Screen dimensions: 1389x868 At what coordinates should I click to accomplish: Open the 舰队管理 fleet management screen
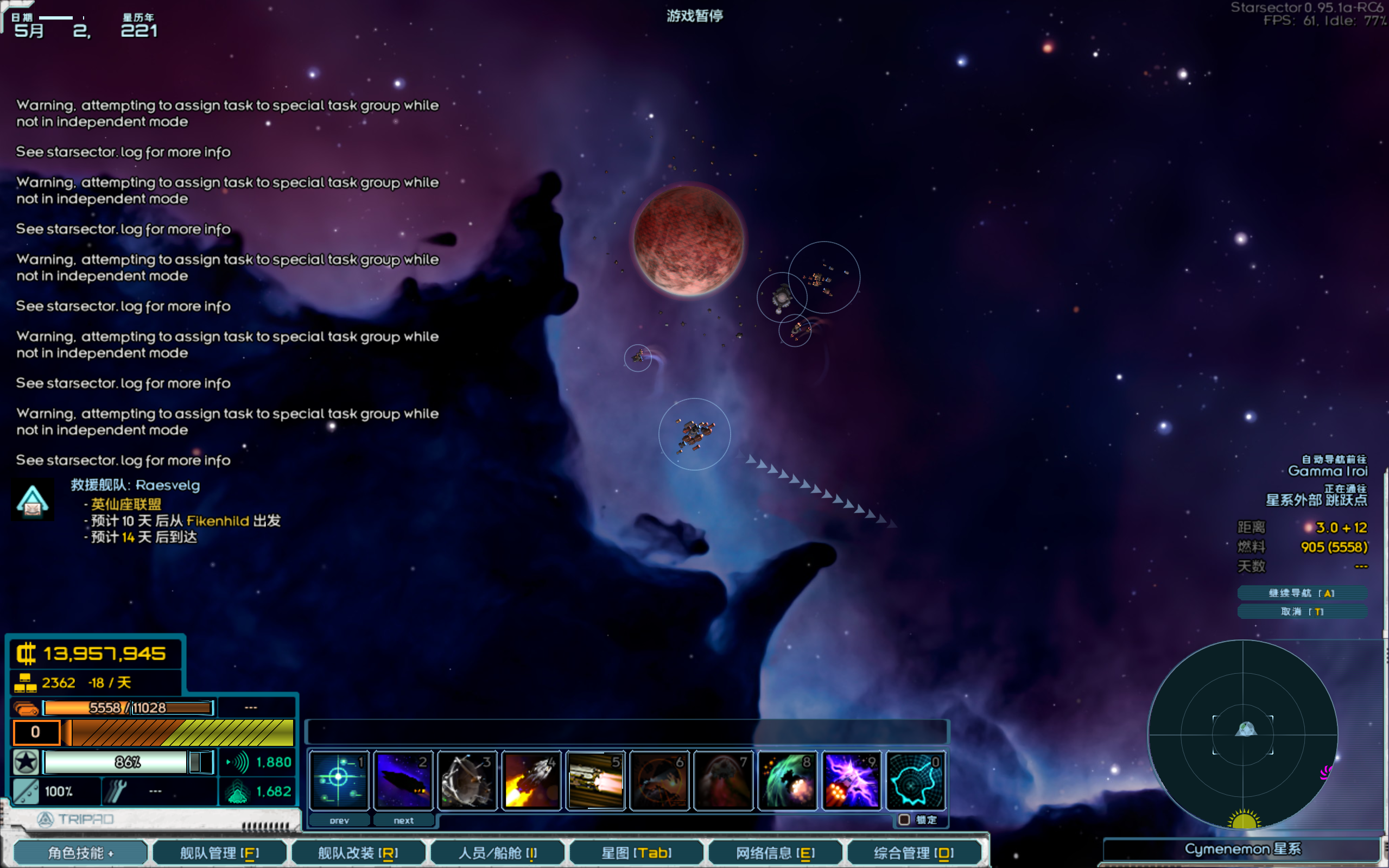(219, 852)
